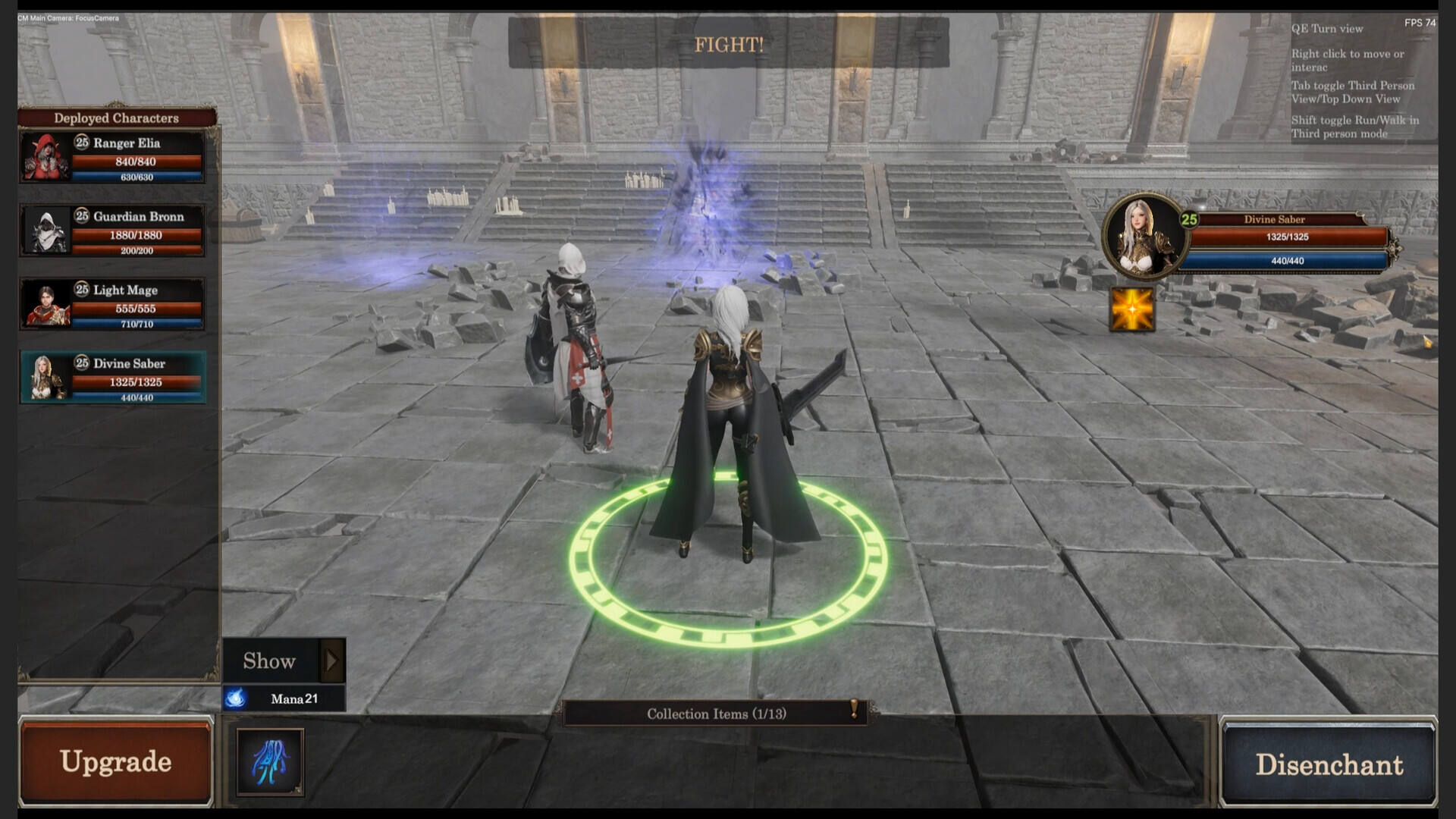Image resolution: width=1456 pixels, height=819 pixels.
Task: Pick Divine Saber in the deployed list
Action: (x=112, y=378)
